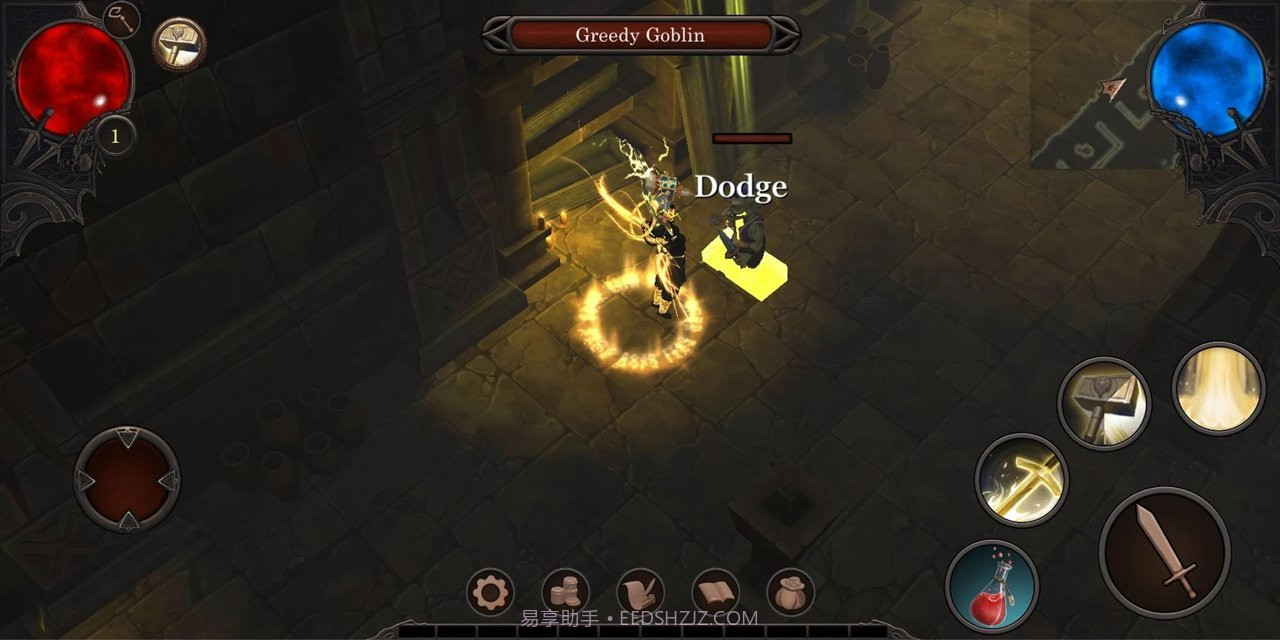
Task: Open the coin stack shop icon
Action: click(x=565, y=593)
